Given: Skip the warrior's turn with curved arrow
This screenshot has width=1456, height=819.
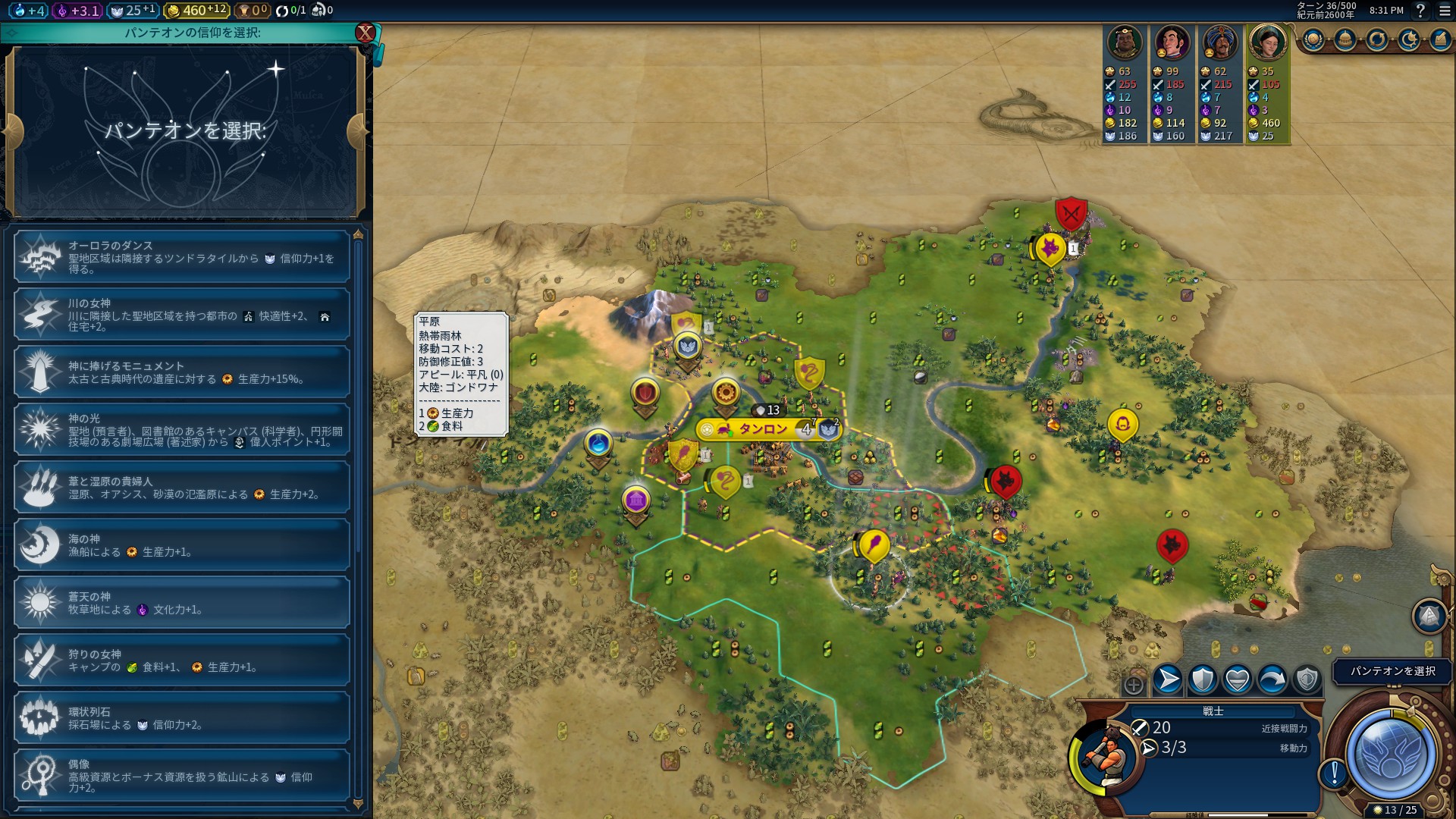Looking at the screenshot, I should point(1272,680).
